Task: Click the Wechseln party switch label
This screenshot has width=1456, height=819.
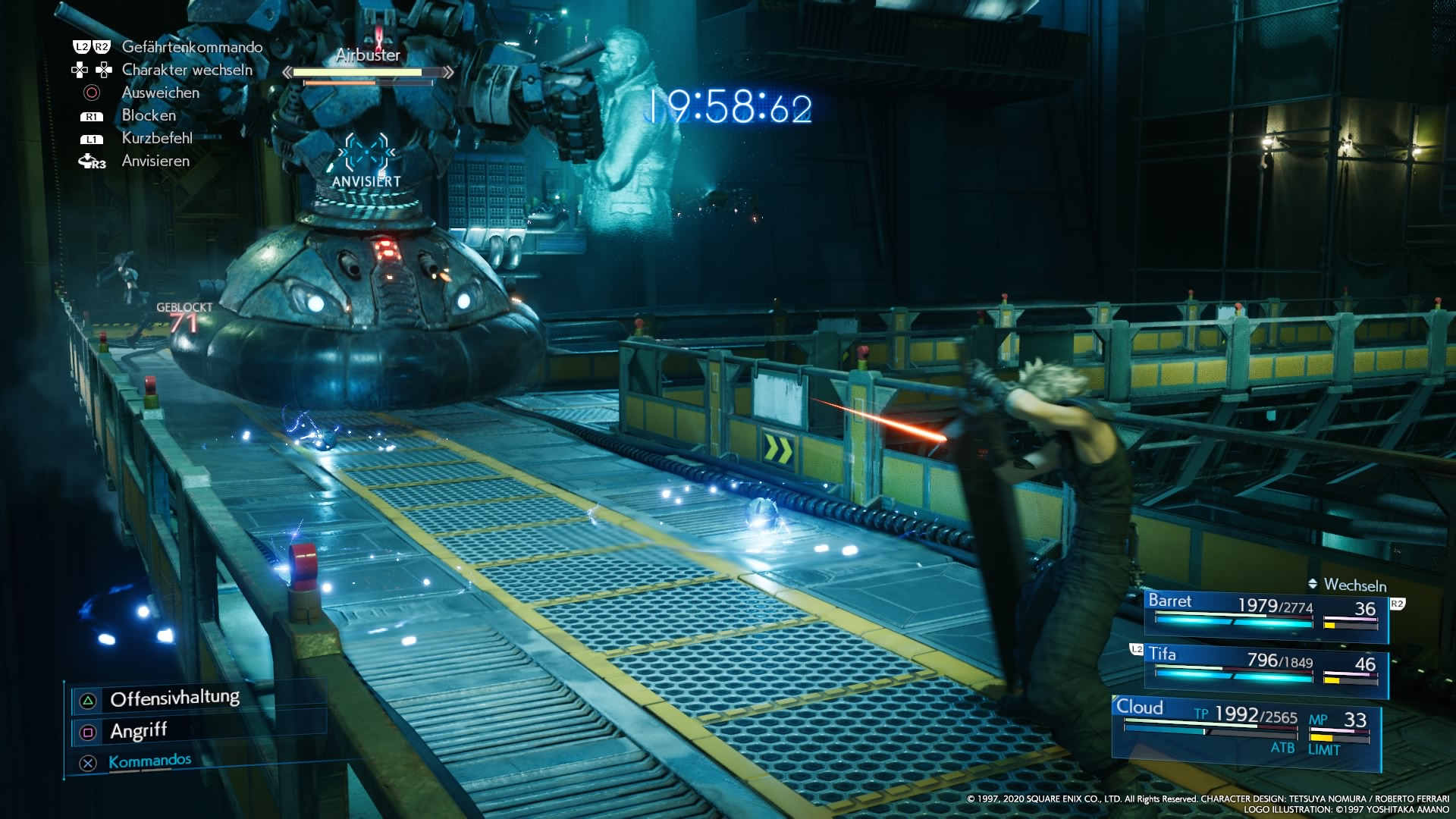Action: 1354,585
